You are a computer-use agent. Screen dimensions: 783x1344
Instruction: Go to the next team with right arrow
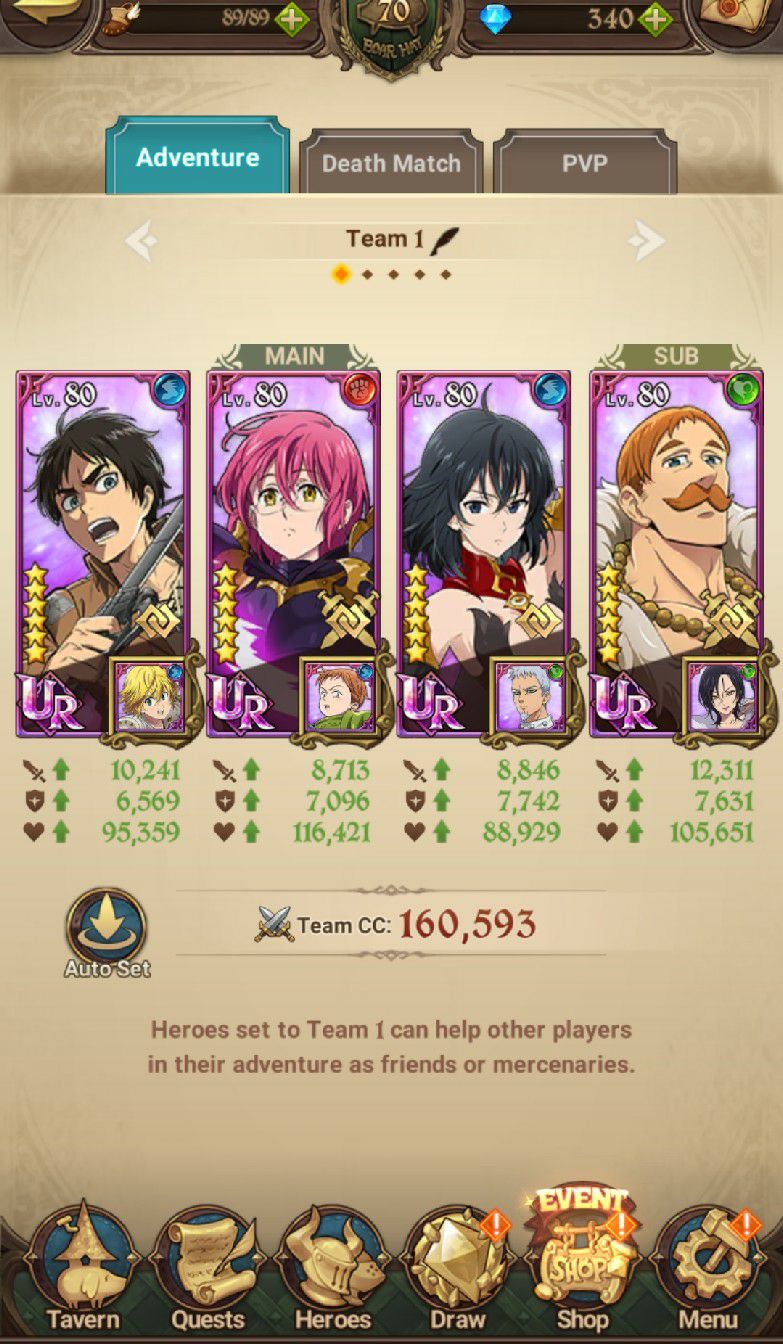(647, 240)
